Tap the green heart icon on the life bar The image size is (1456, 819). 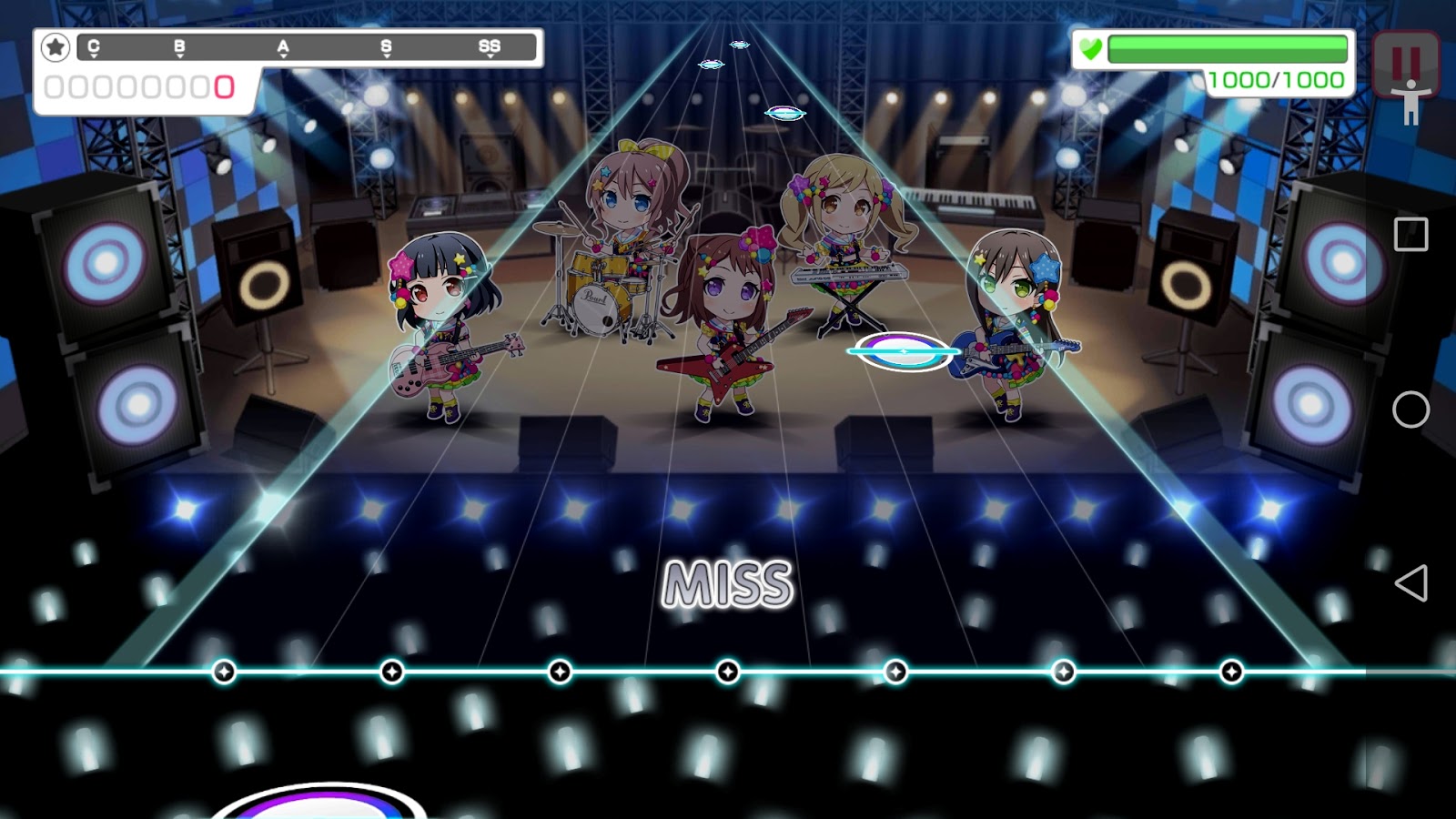(x=1091, y=46)
